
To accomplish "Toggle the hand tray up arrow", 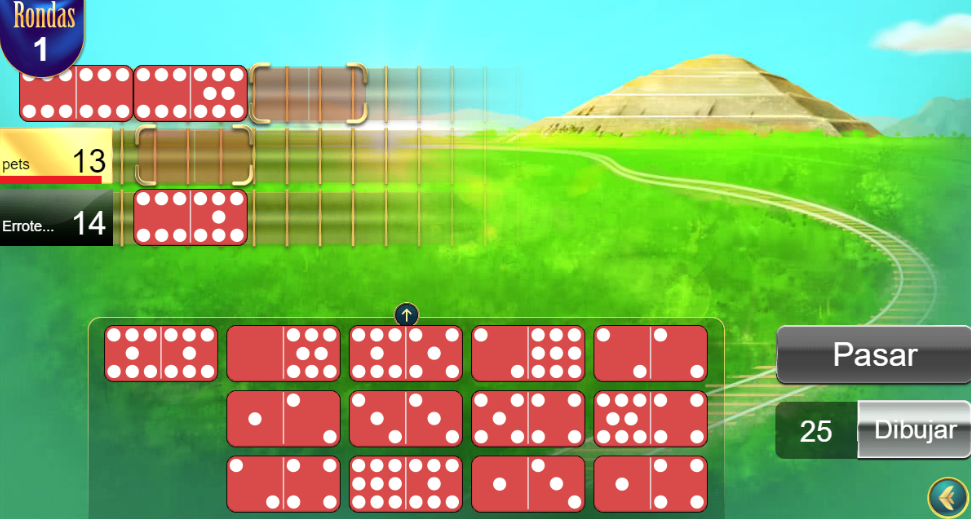I will click(x=406, y=315).
